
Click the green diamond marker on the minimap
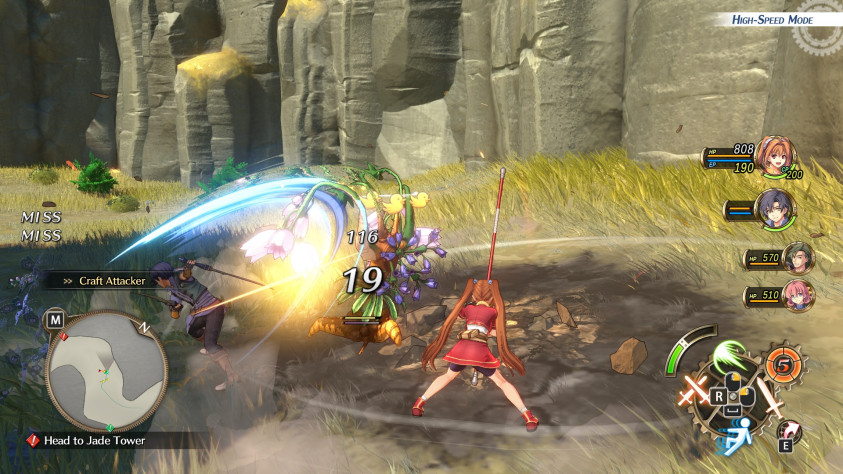click(x=109, y=428)
